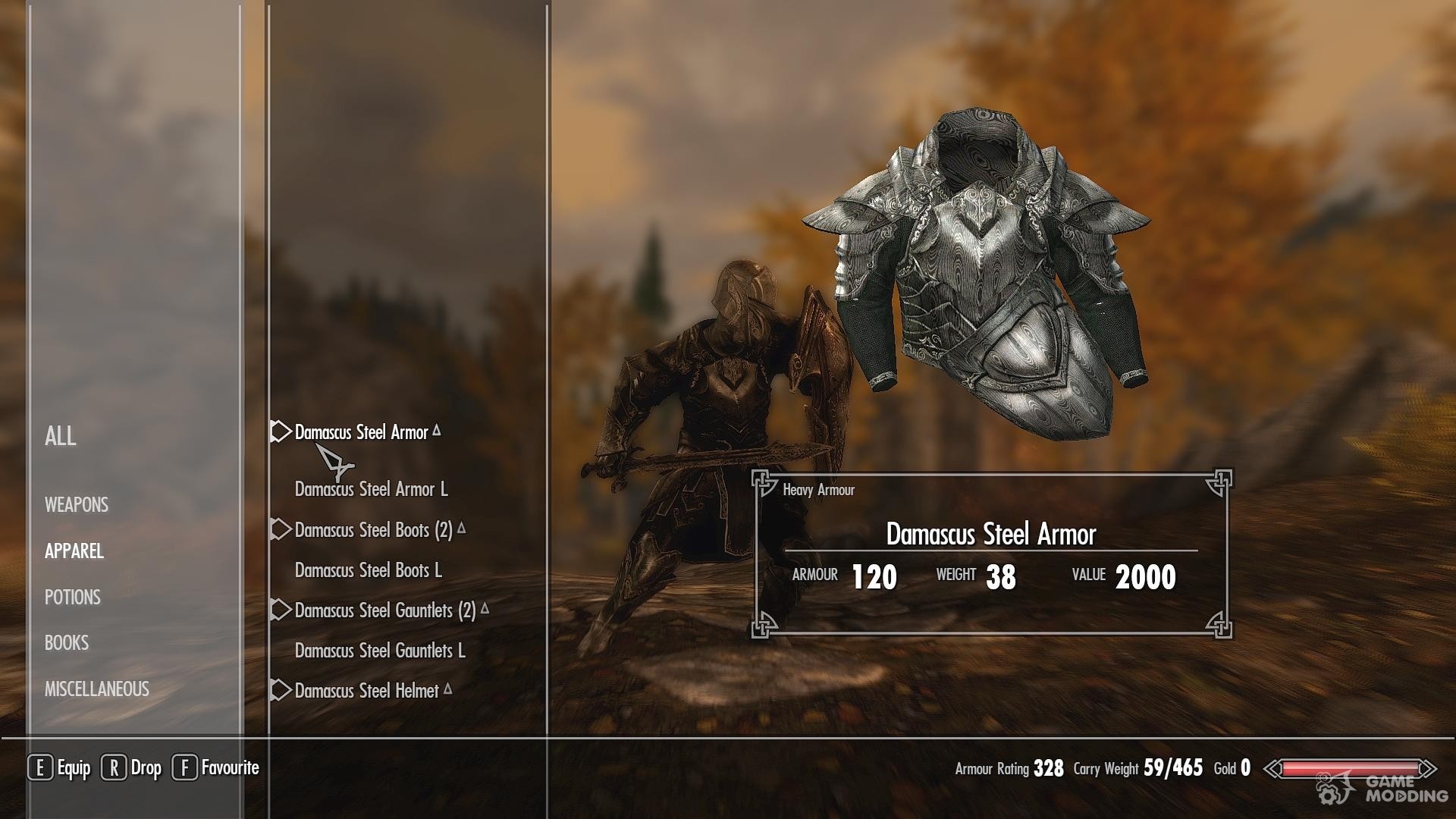
Task: Switch to the ALL inventory category
Action: coord(61,436)
